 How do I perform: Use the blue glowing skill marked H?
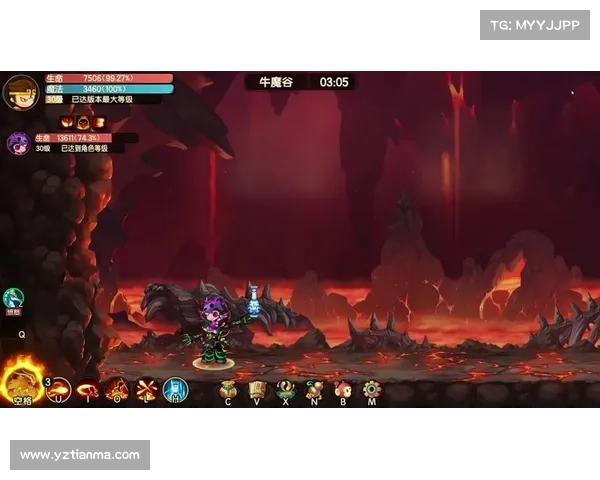coord(175,389)
